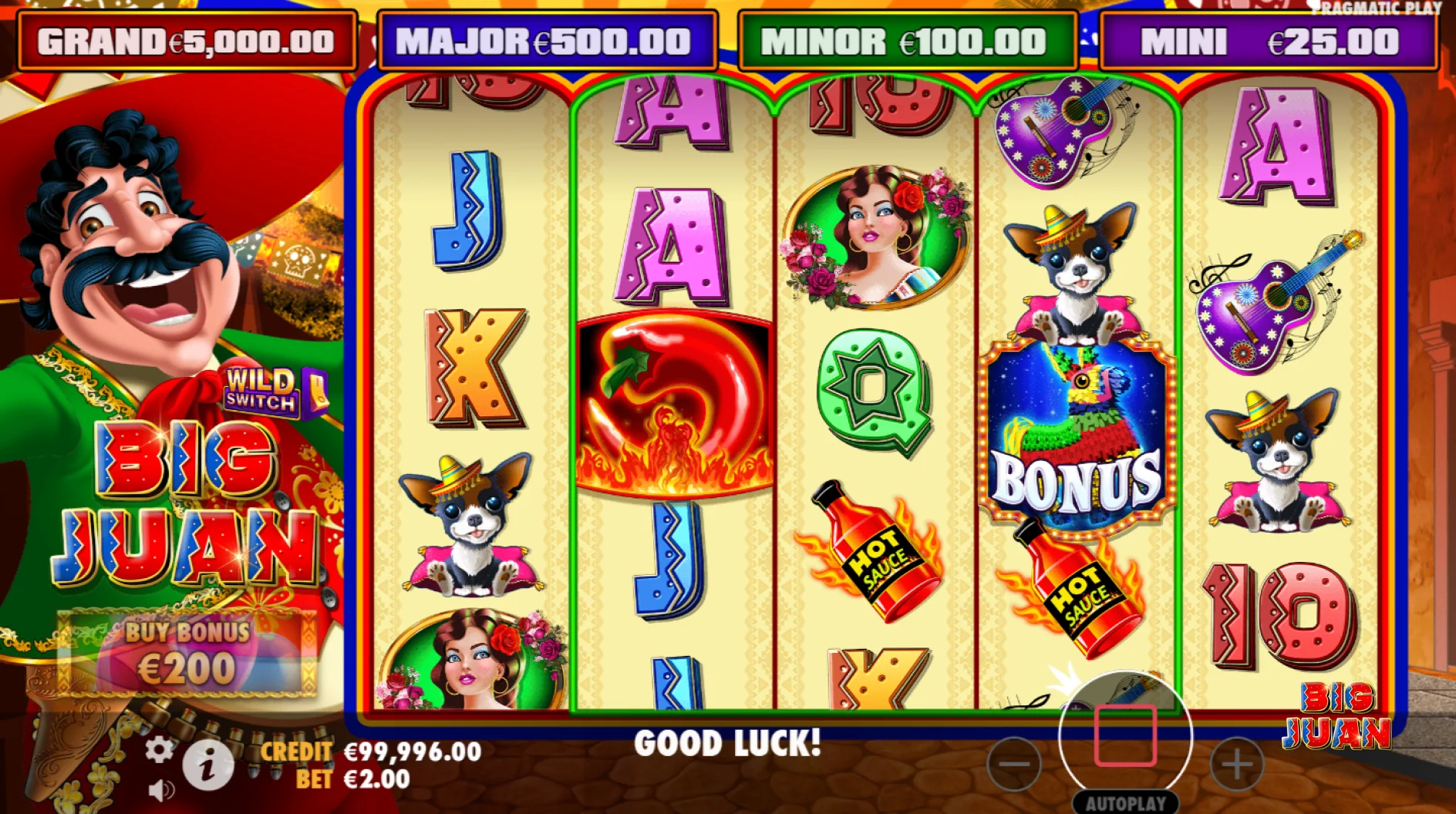Stop the spin with the center button
1456x814 pixels.
(1125, 735)
